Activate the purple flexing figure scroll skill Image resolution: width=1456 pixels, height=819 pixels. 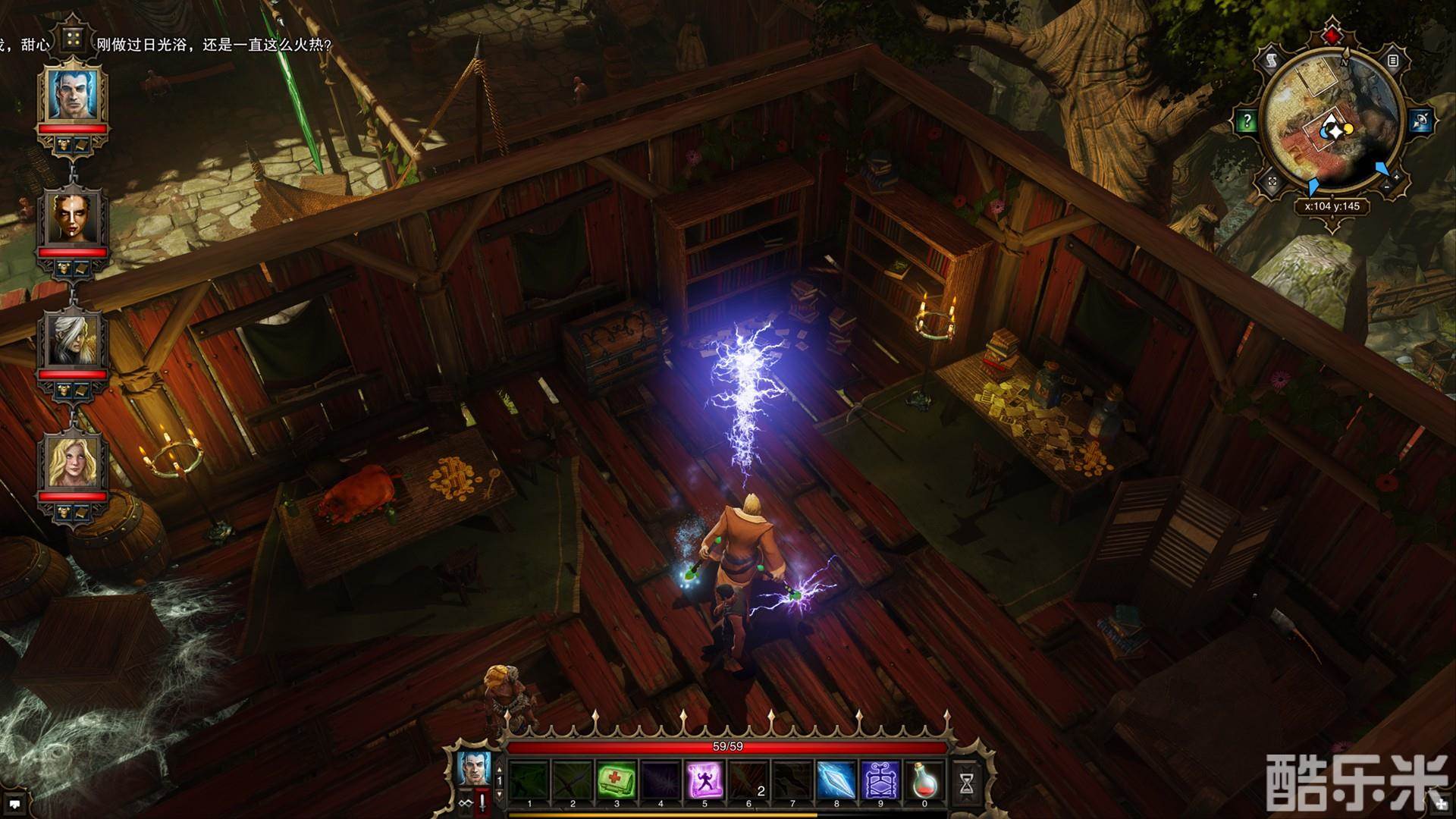point(704,779)
